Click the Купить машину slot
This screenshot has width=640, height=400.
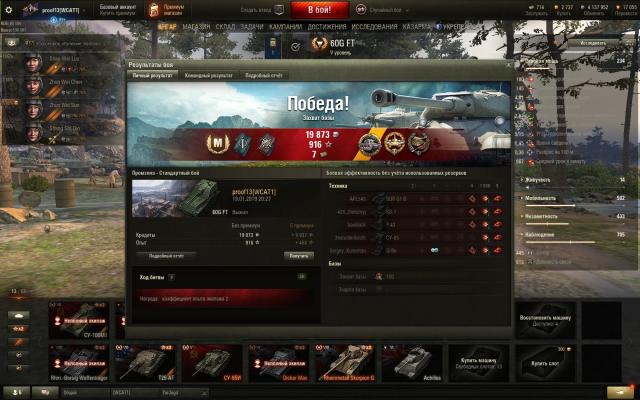(478, 362)
